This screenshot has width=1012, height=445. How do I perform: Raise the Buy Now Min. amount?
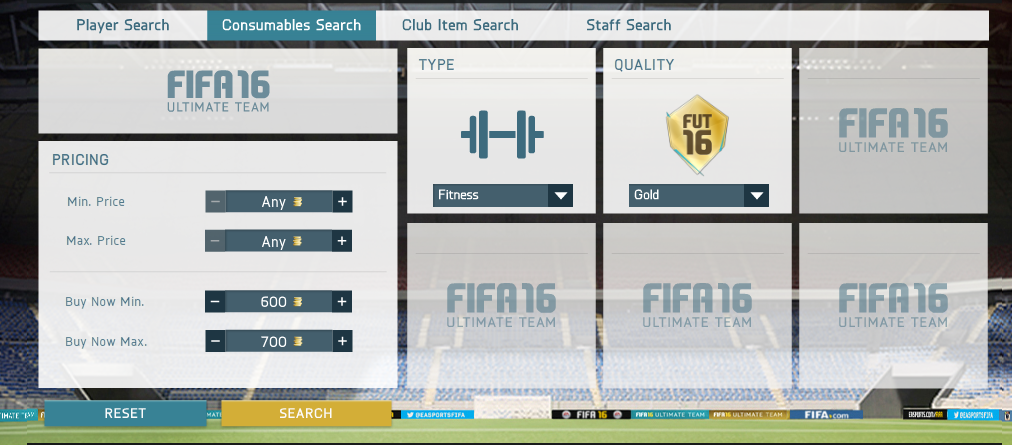342,302
